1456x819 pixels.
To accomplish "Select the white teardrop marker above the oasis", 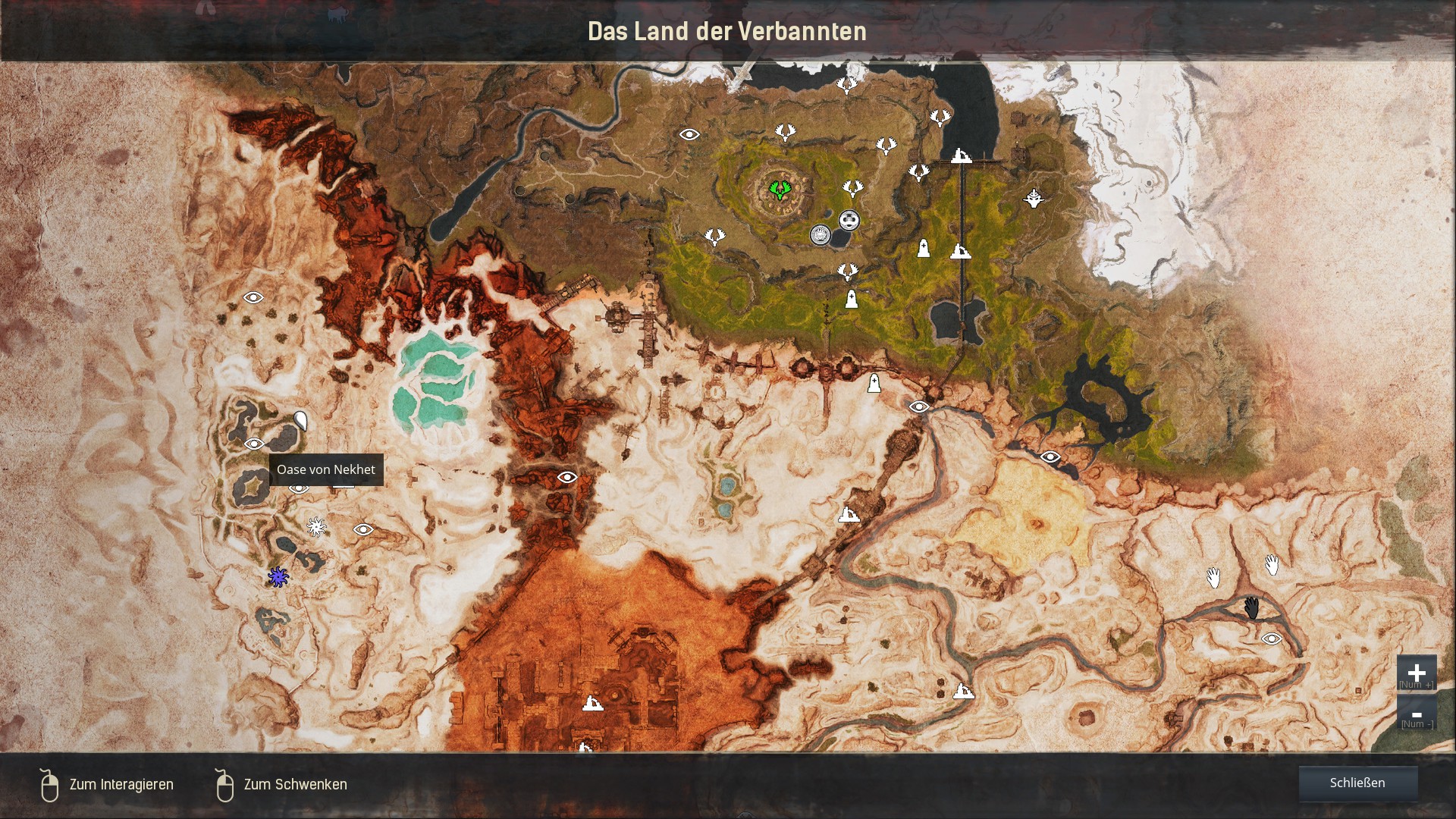I will click(x=300, y=421).
